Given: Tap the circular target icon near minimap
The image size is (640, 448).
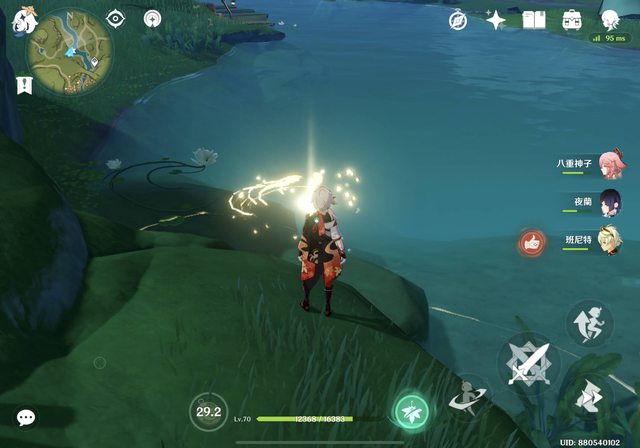Looking at the screenshot, I should 152,18.
